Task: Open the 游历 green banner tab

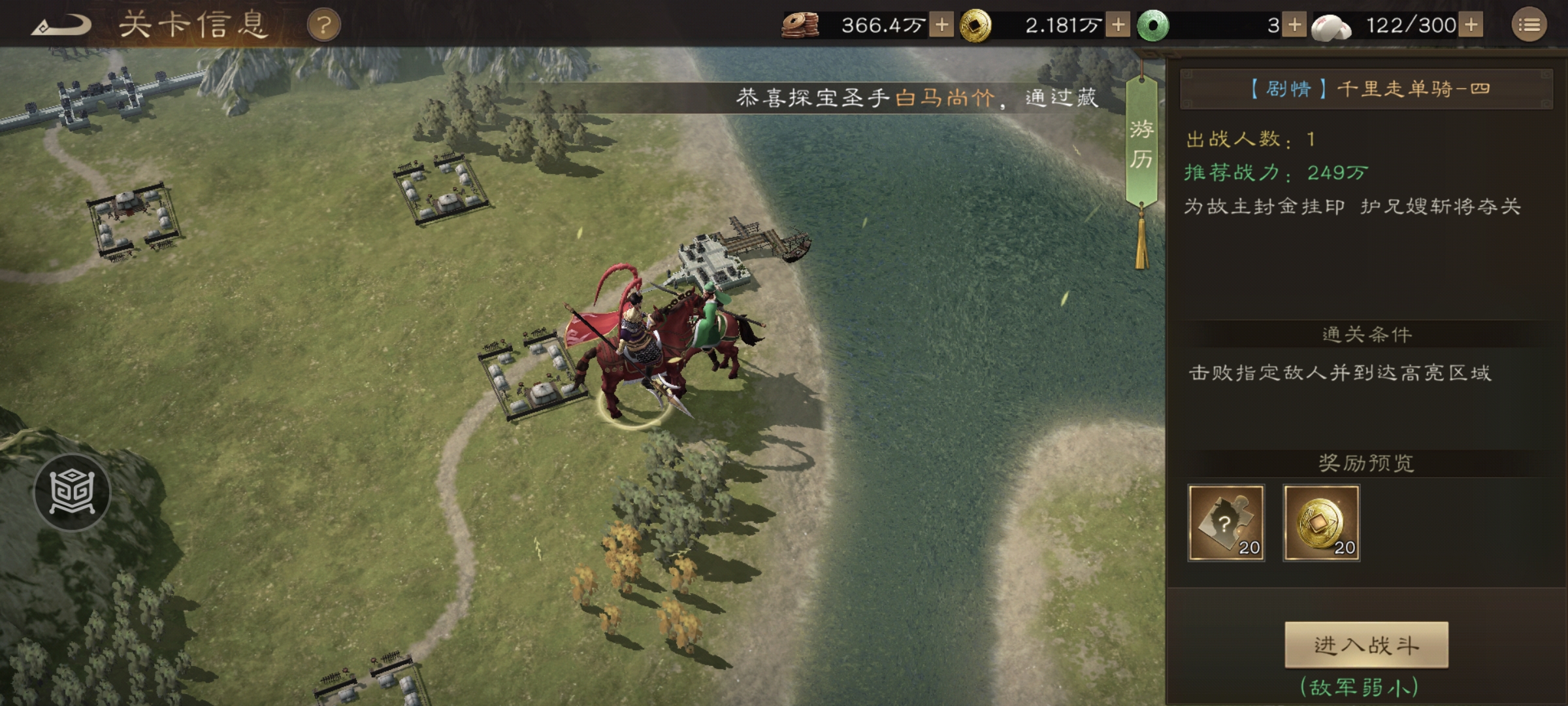Action: pyautogui.click(x=1141, y=144)
